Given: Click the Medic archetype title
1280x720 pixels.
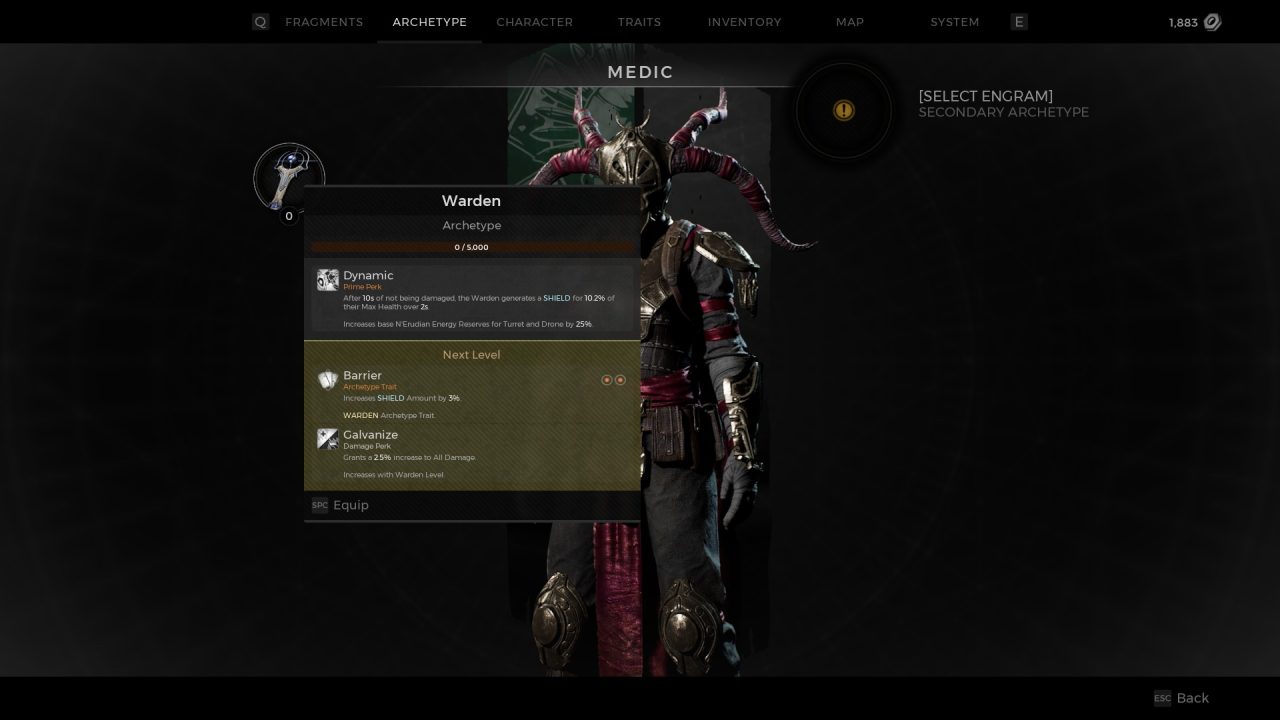Looking at the screenshot, I should [640, 72].
